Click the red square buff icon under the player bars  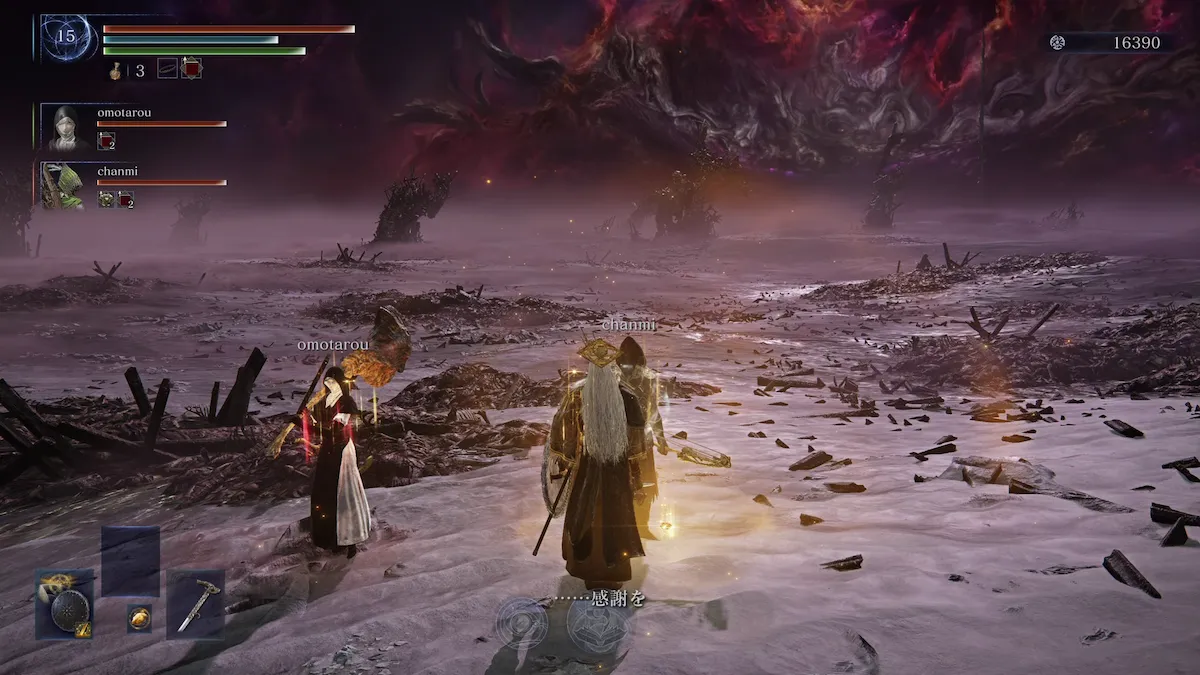[191, 68]
